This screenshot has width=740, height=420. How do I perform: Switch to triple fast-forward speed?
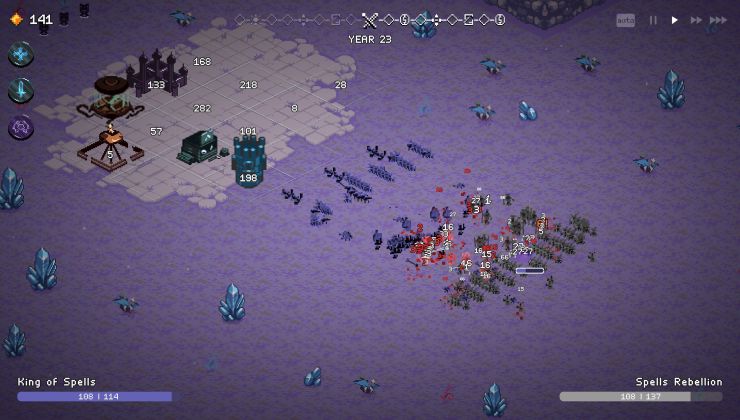click(x=718, y=20)
